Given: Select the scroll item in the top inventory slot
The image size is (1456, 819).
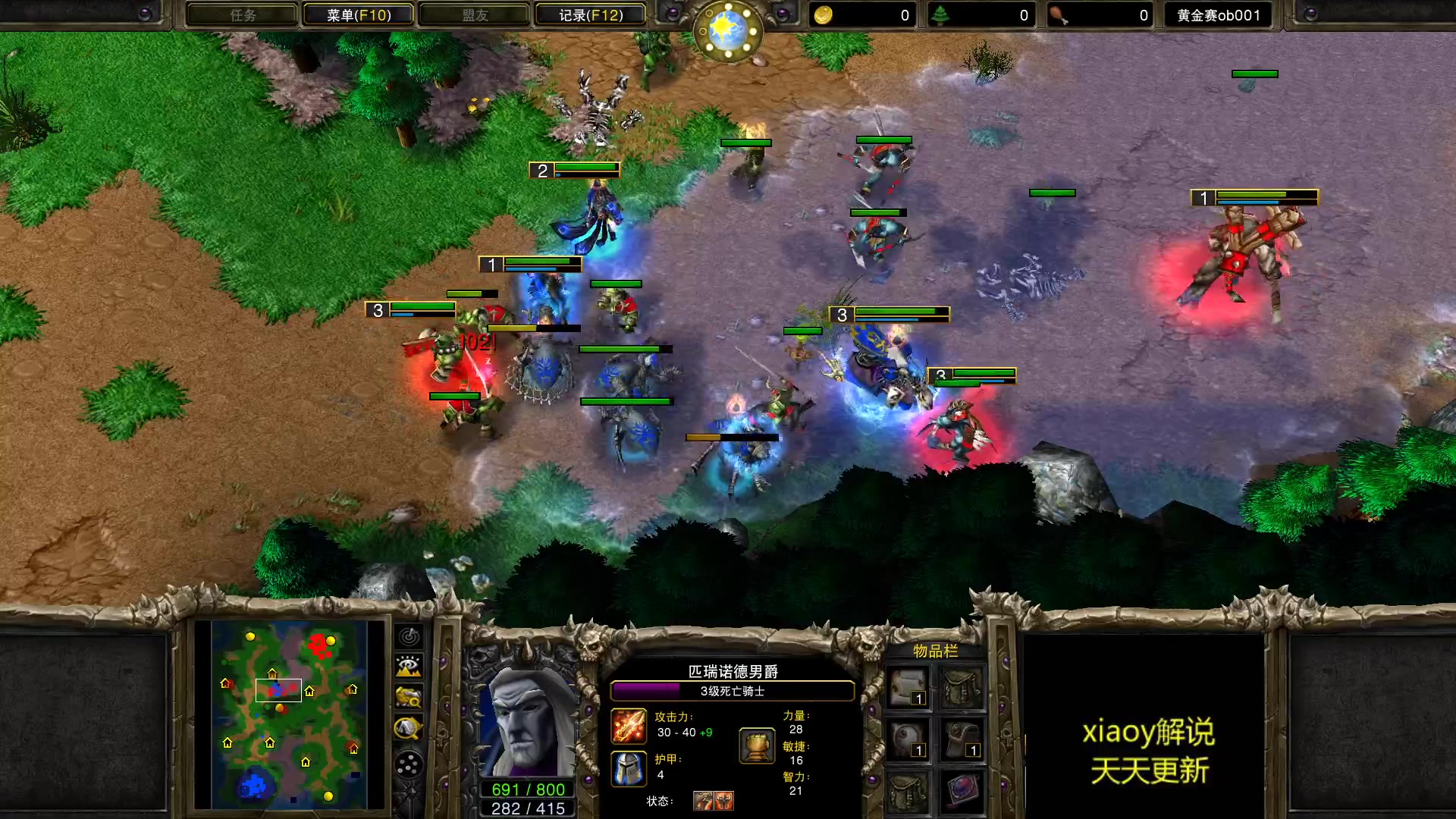Looking at the screenshot, I should click(x=908, y=686).
